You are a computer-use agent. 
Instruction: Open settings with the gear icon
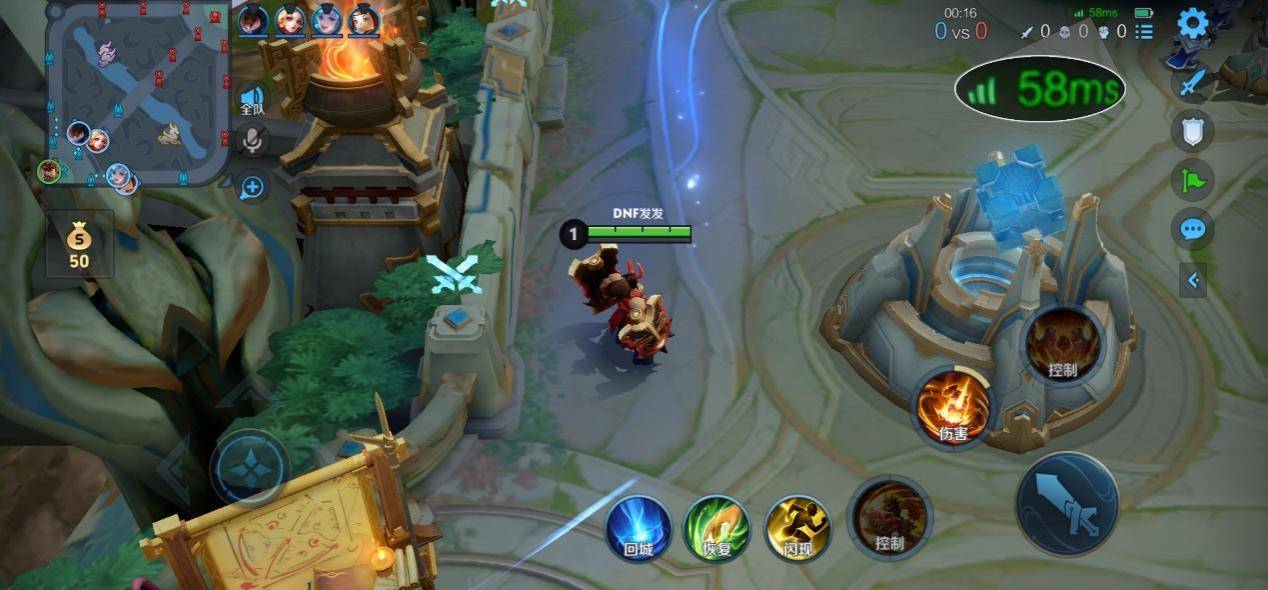point(1192,23)
